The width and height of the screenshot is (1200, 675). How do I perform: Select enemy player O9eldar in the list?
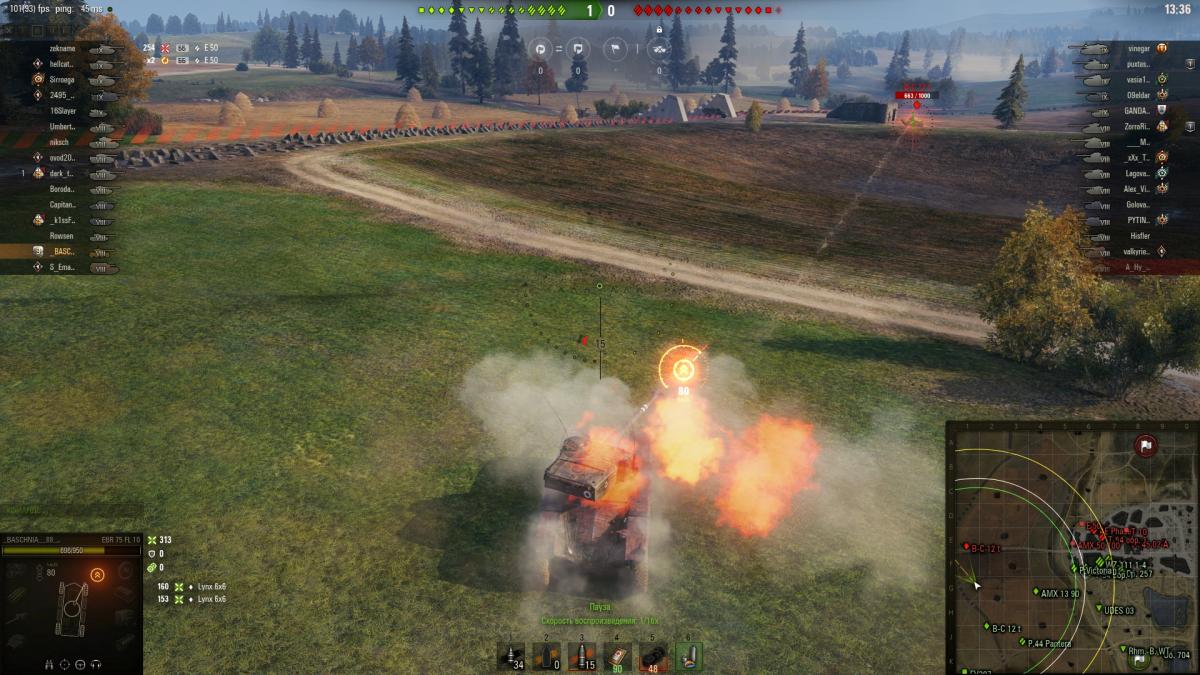pyautogui.click(x=1138, y=95)
